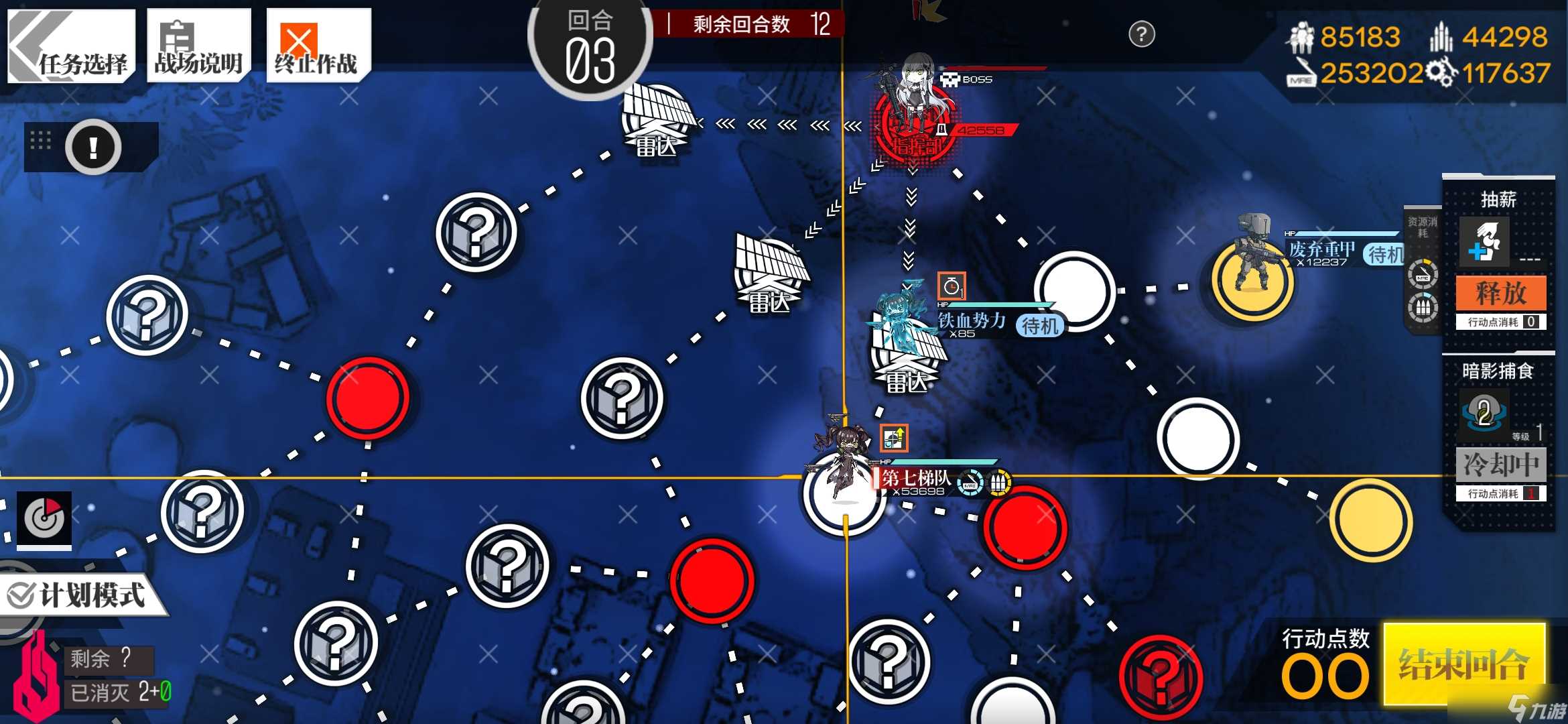
Task: Click the standby timer marker above 铁血势力
Action: (x=953, y=284)
